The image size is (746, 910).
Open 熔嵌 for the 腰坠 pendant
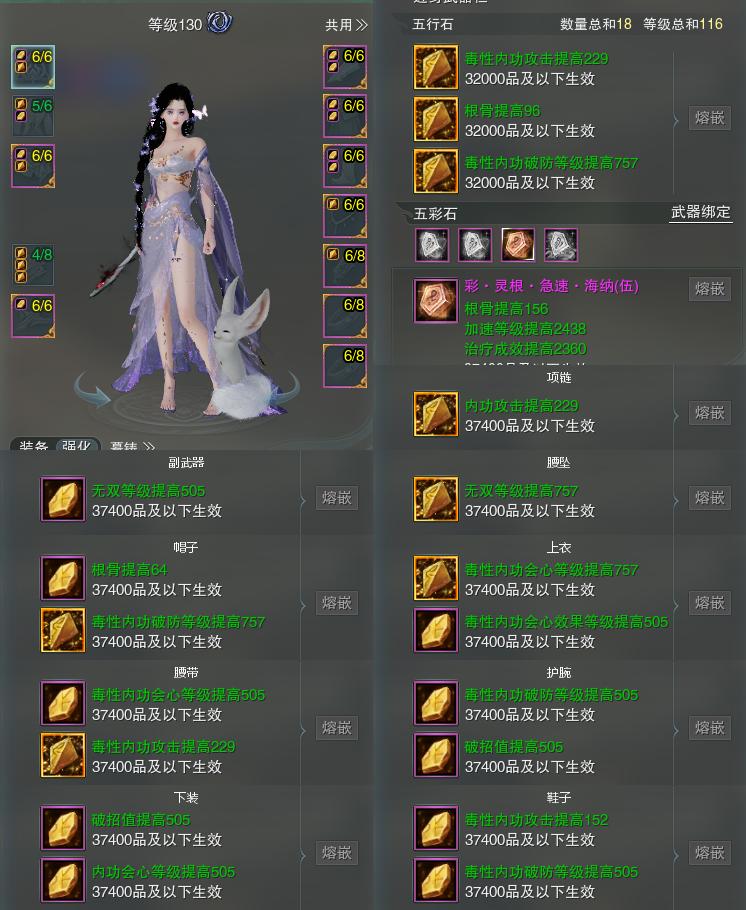click(709, 498)
